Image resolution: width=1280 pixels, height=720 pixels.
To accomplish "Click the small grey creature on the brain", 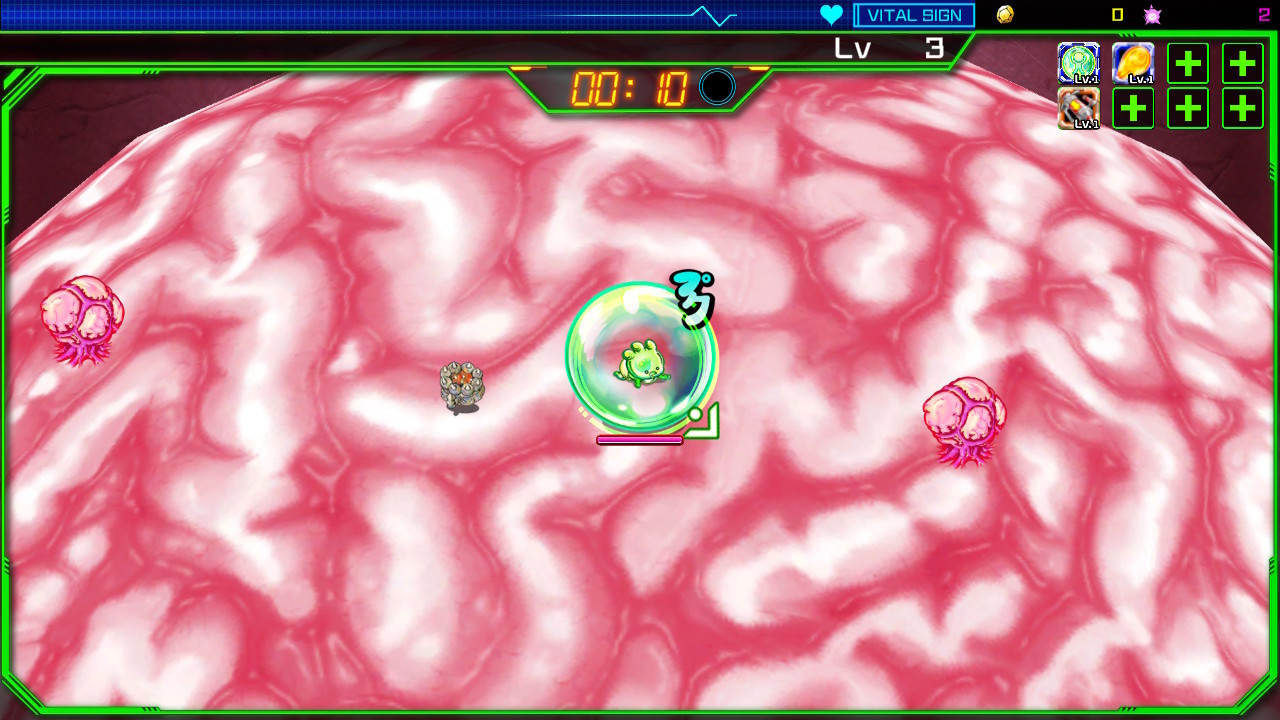I will tap(461, 385).
